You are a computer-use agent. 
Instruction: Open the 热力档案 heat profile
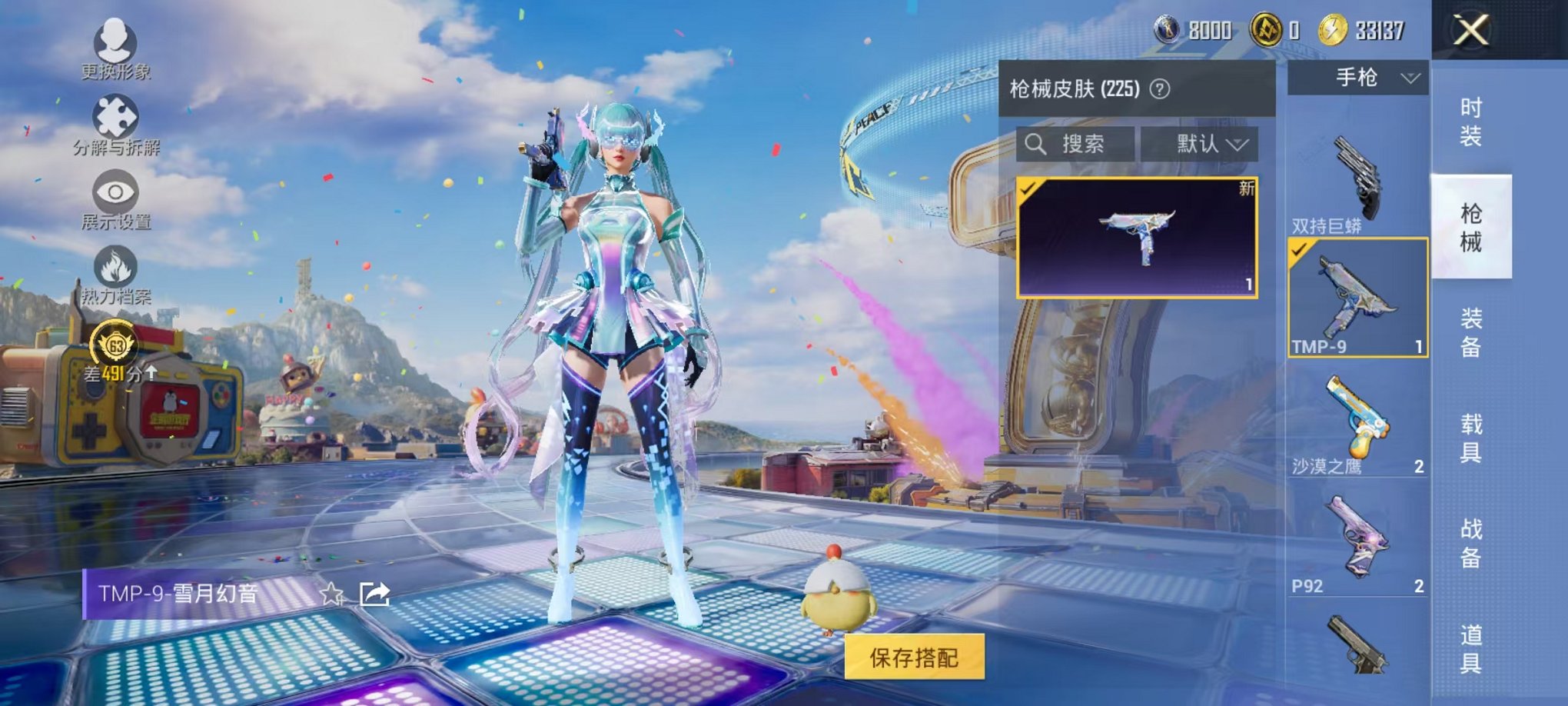[x=114, y=277]
